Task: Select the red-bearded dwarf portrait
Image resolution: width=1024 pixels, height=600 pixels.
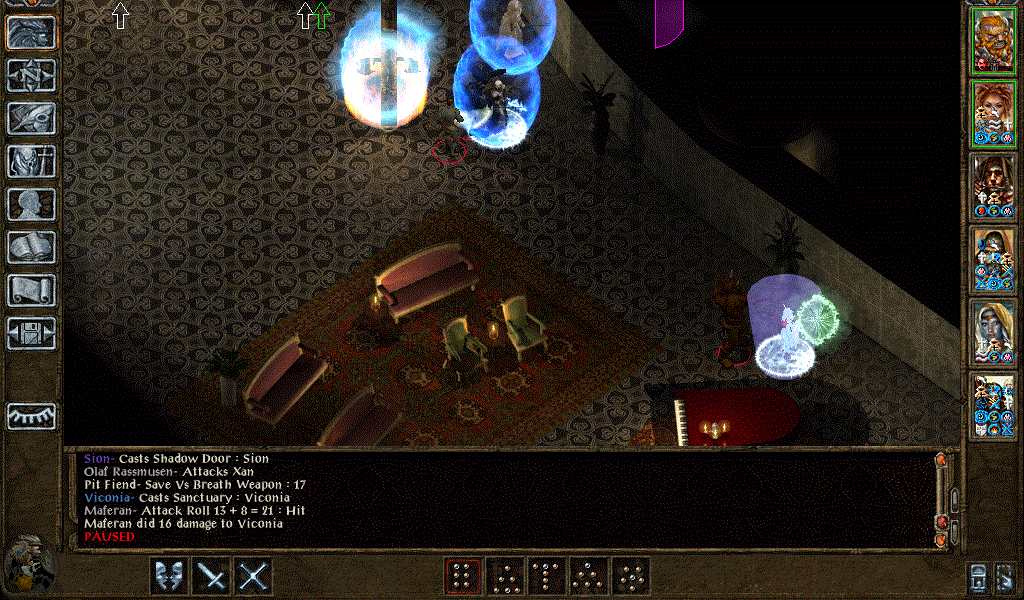Action: click(993, 42)
